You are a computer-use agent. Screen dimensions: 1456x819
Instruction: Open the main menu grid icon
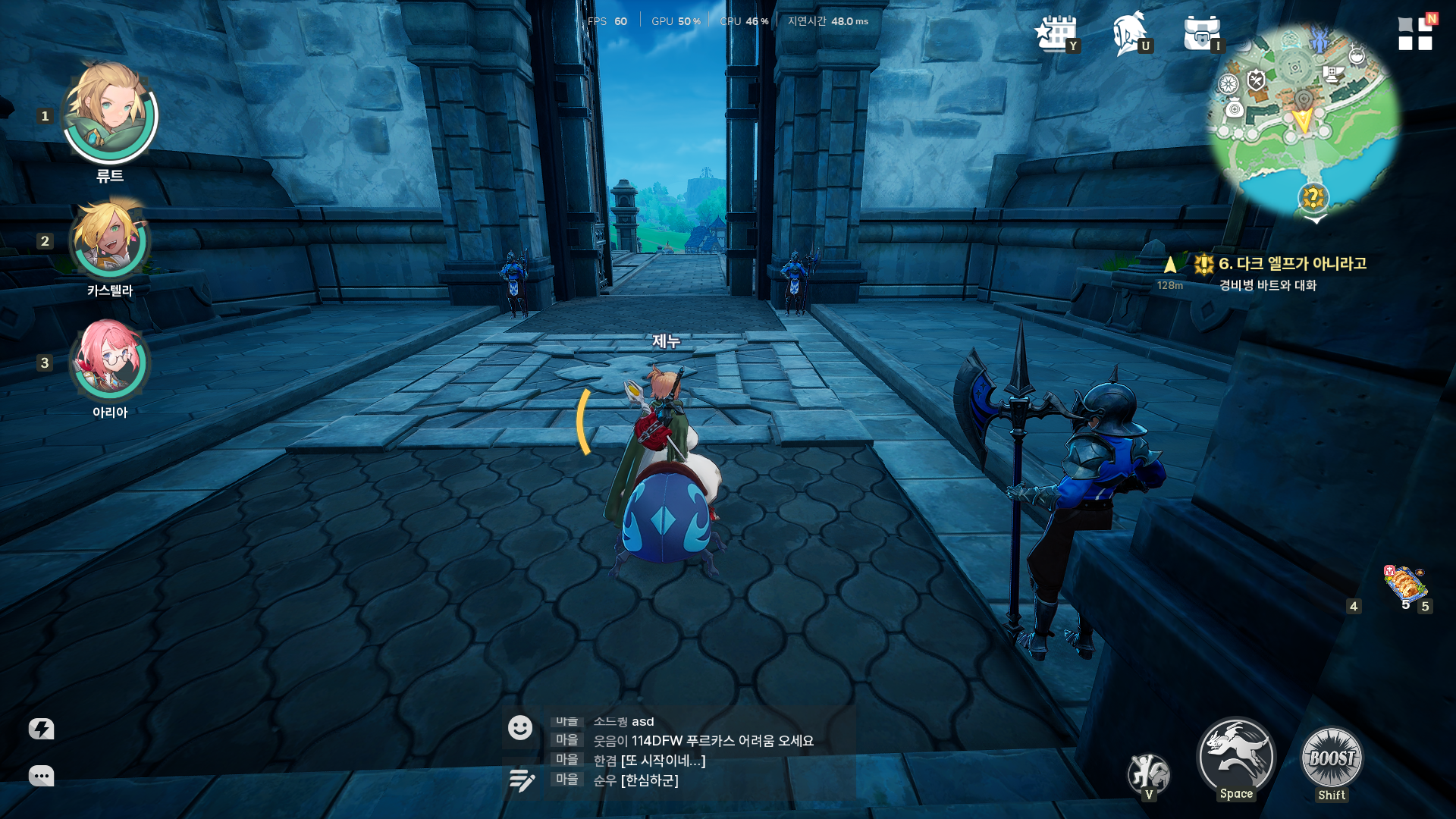pos(1415,33)
